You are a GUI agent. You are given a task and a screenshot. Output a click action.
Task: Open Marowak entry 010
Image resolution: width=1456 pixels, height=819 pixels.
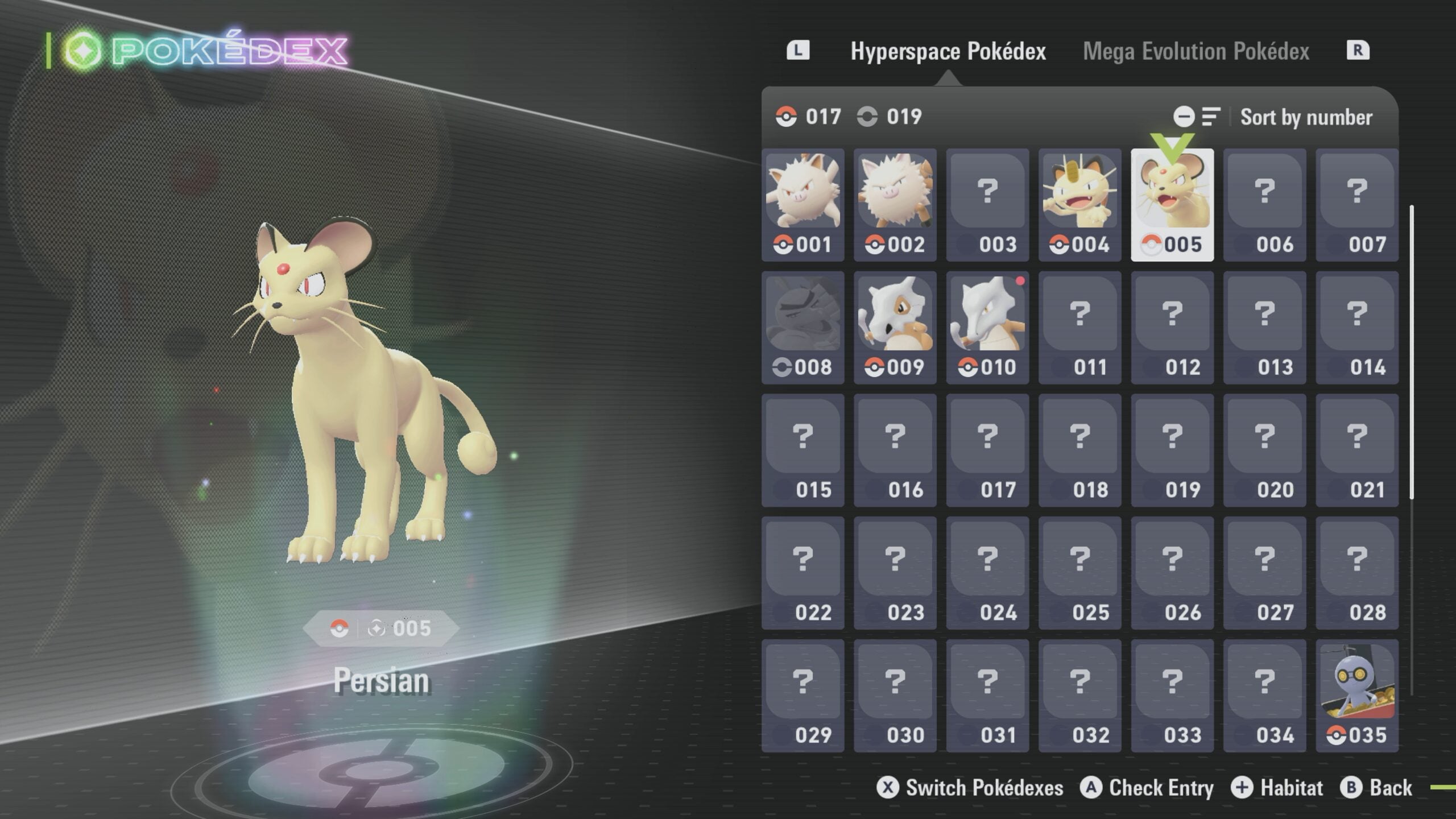point(987,328)
